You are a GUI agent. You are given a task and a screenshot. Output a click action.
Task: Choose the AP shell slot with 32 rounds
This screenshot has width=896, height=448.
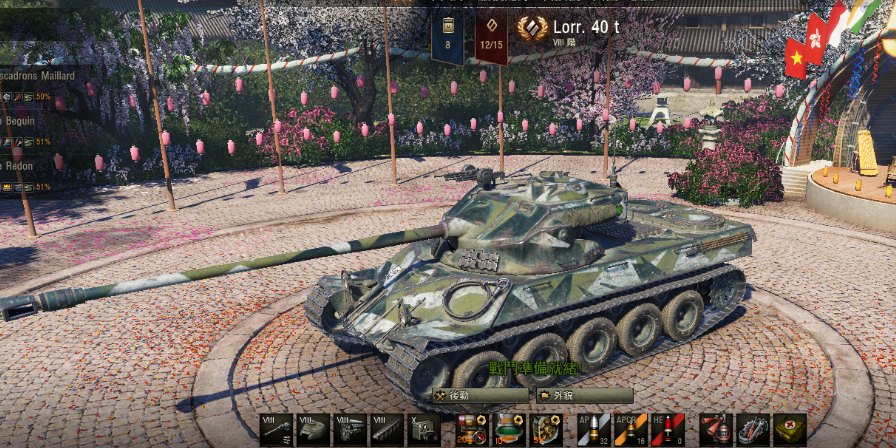595,430
